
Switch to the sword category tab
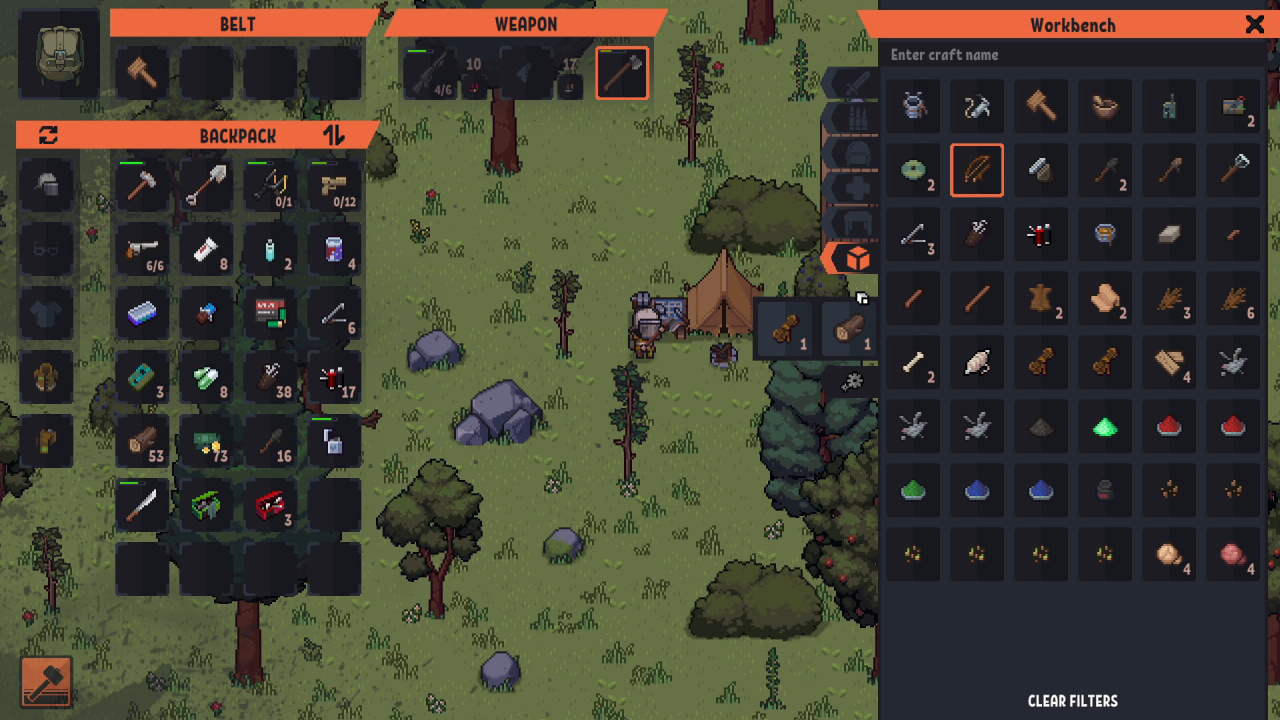[x=856, y=85]
